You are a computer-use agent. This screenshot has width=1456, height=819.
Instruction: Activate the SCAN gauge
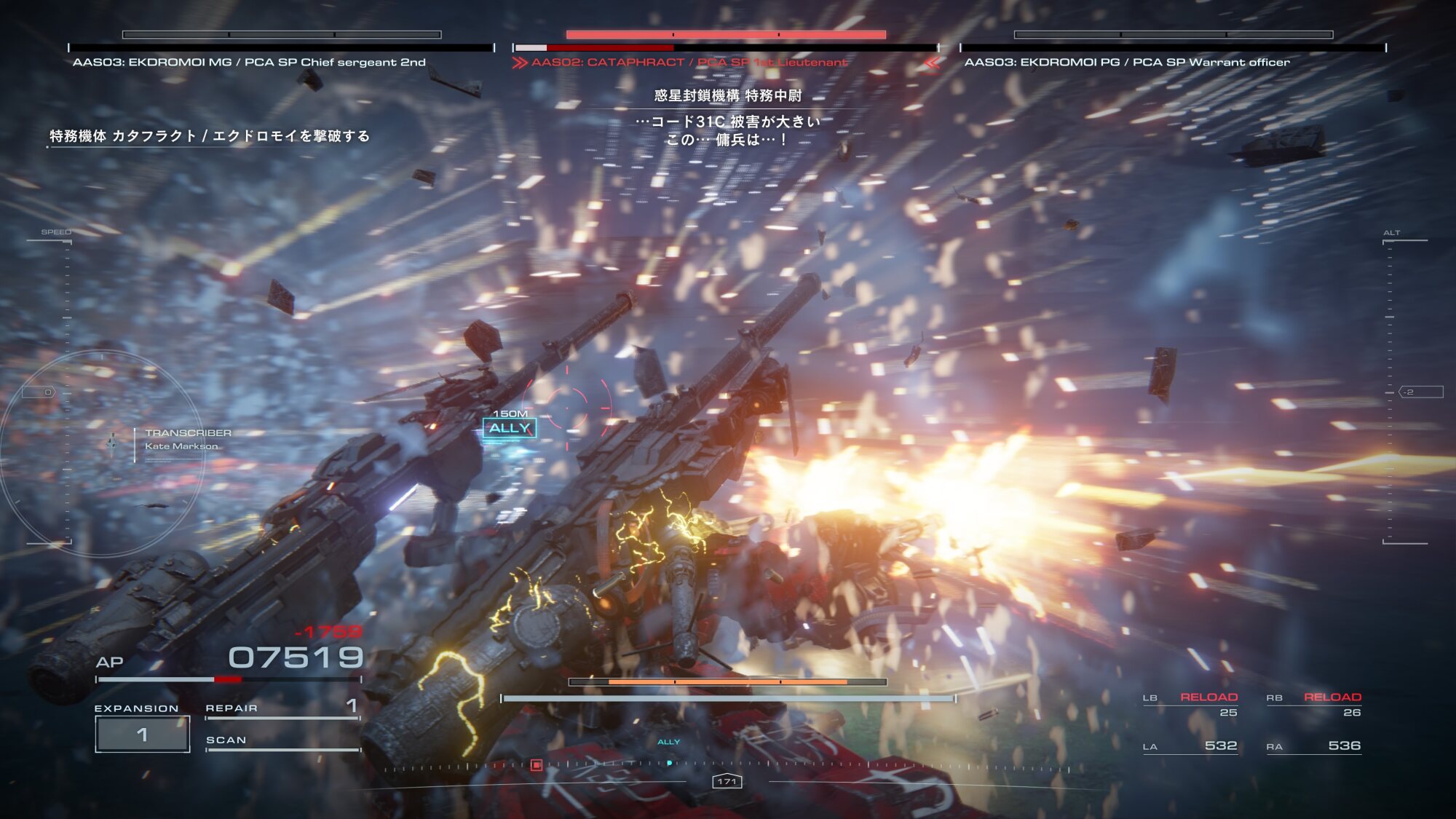click(x=282, y=741)
